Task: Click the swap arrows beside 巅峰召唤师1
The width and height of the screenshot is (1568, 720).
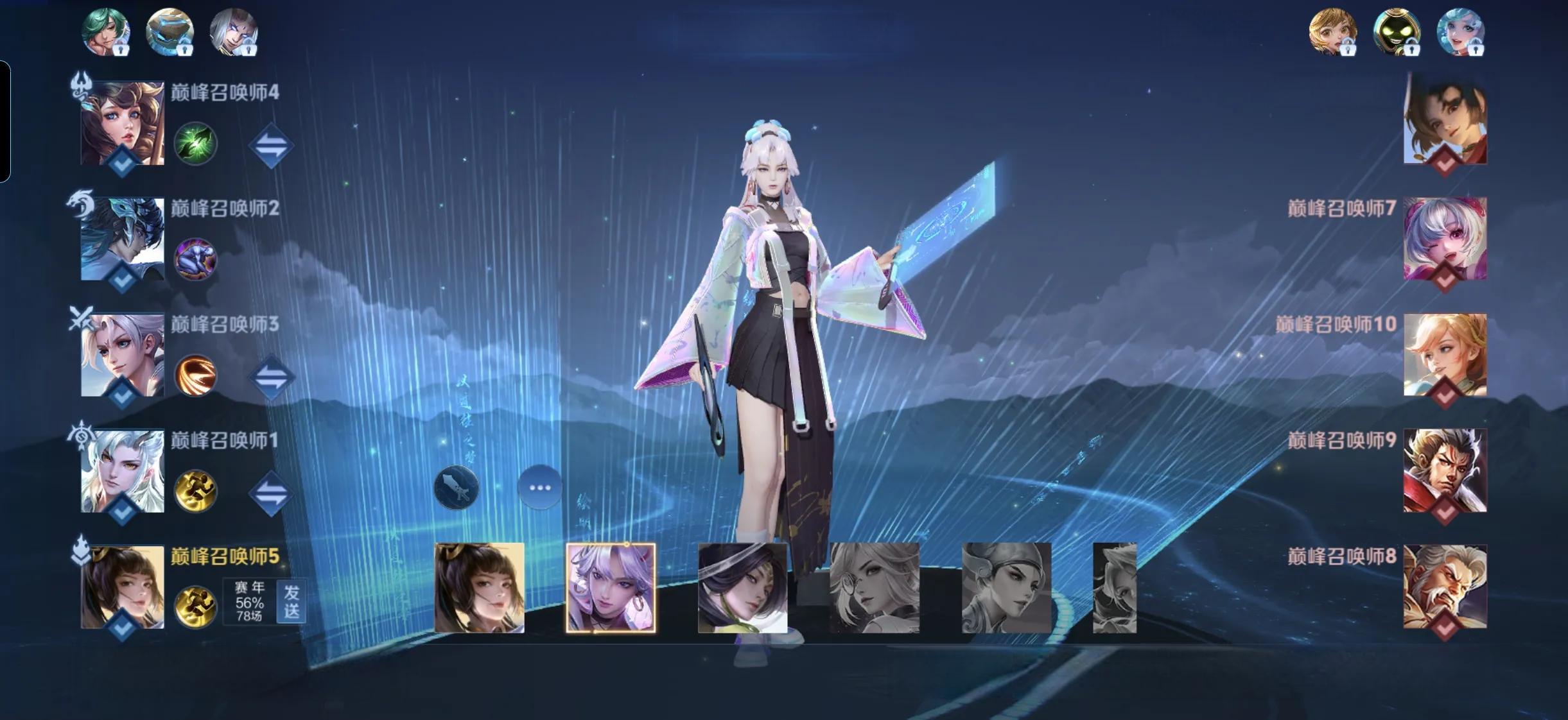Action: click(271, 493)
